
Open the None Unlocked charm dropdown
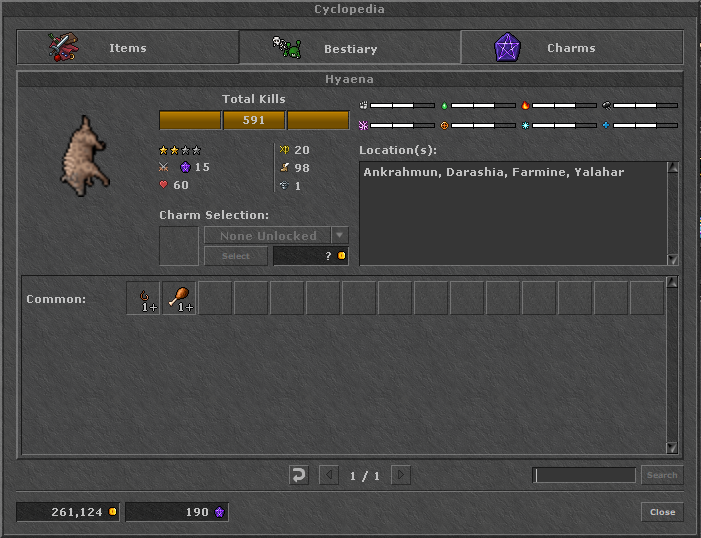(x=340, y=236)
